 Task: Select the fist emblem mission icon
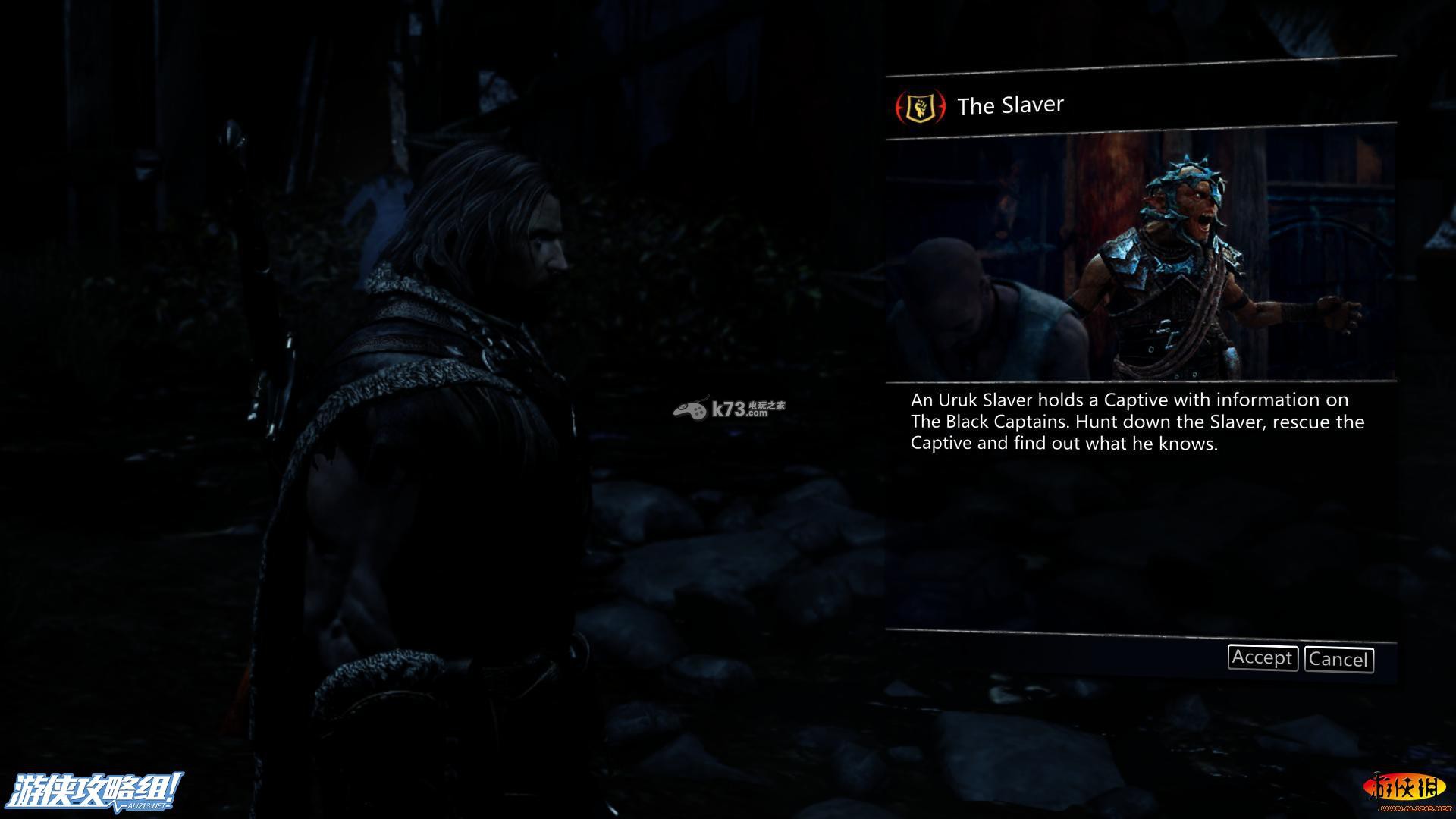tap(921, 107)
